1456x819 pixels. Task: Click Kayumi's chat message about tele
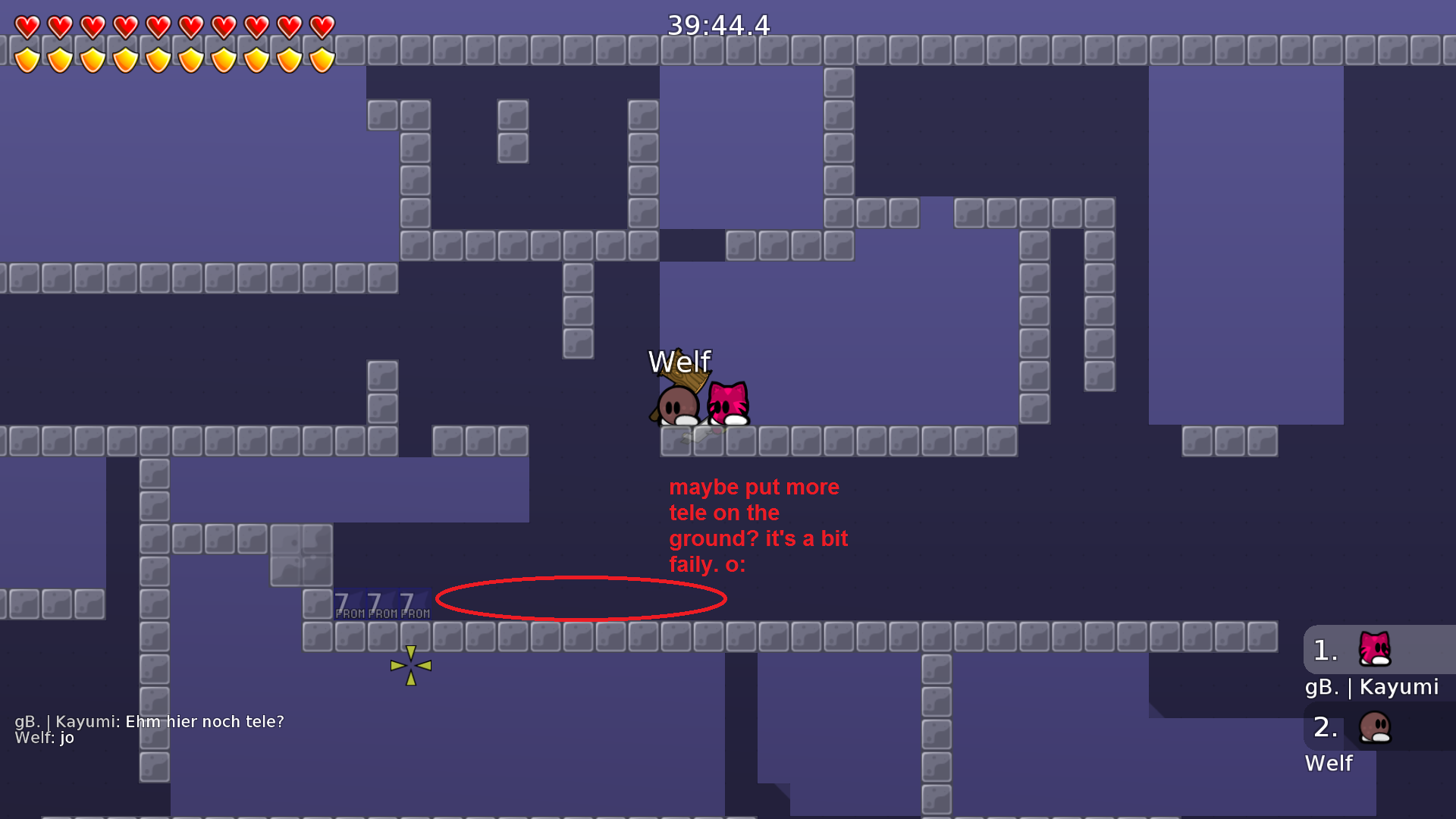[152, 721]
